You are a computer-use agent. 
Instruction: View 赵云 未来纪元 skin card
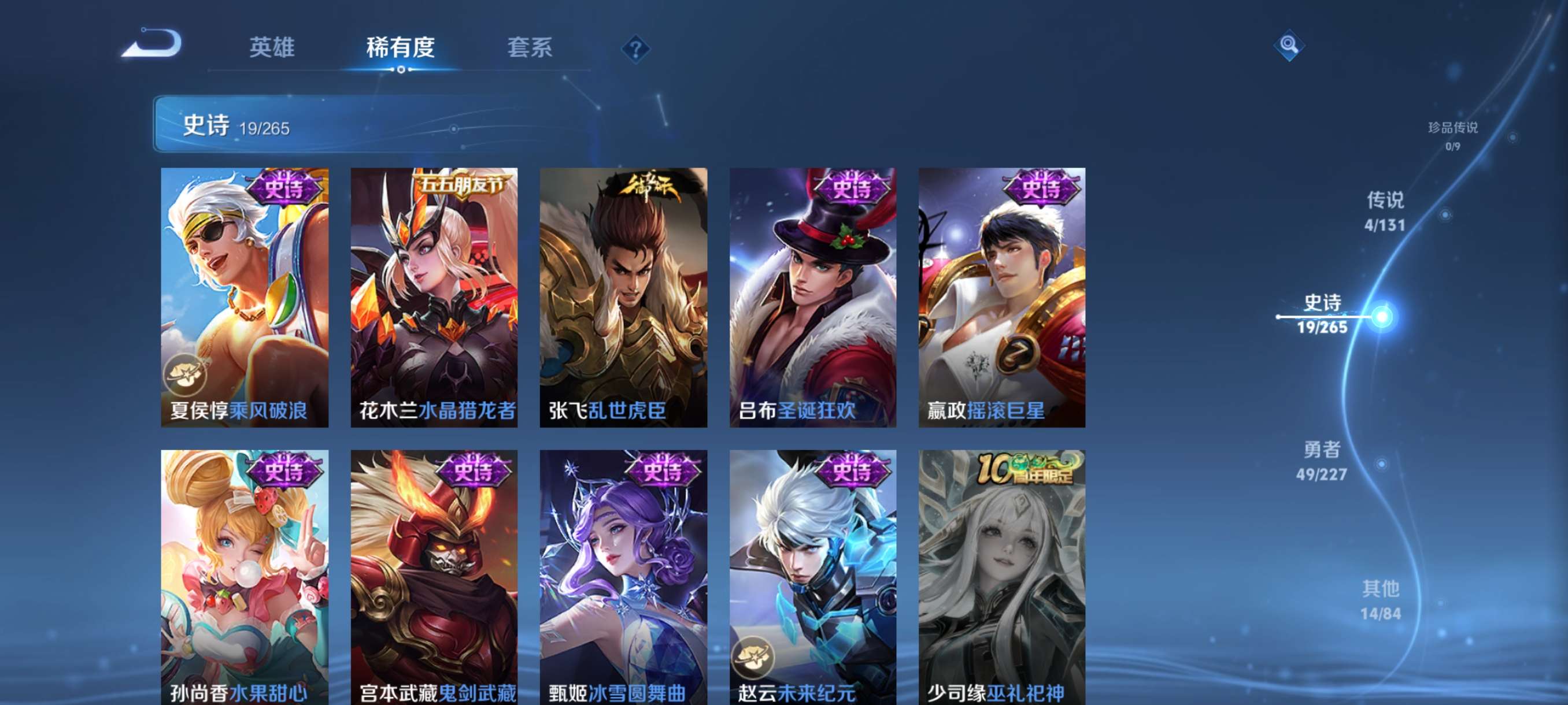click(812, 577)
